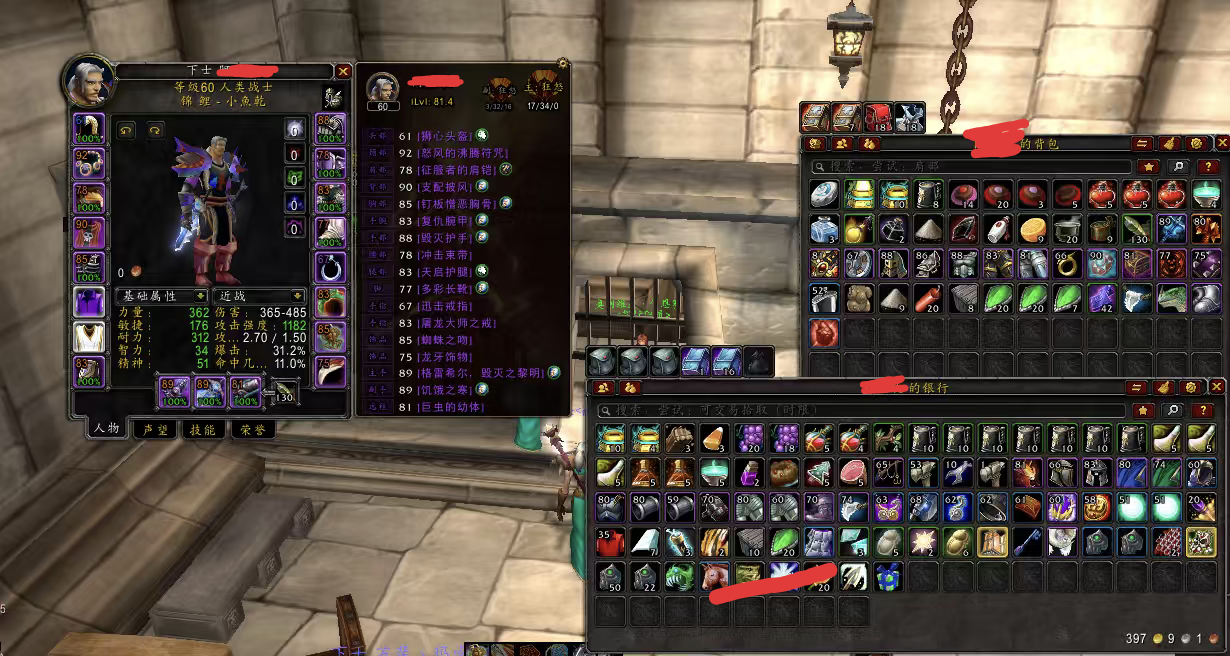Click the backpack's question mark help button
The width and height of the screenshot is (1230, 656).
pos(1208,166)
